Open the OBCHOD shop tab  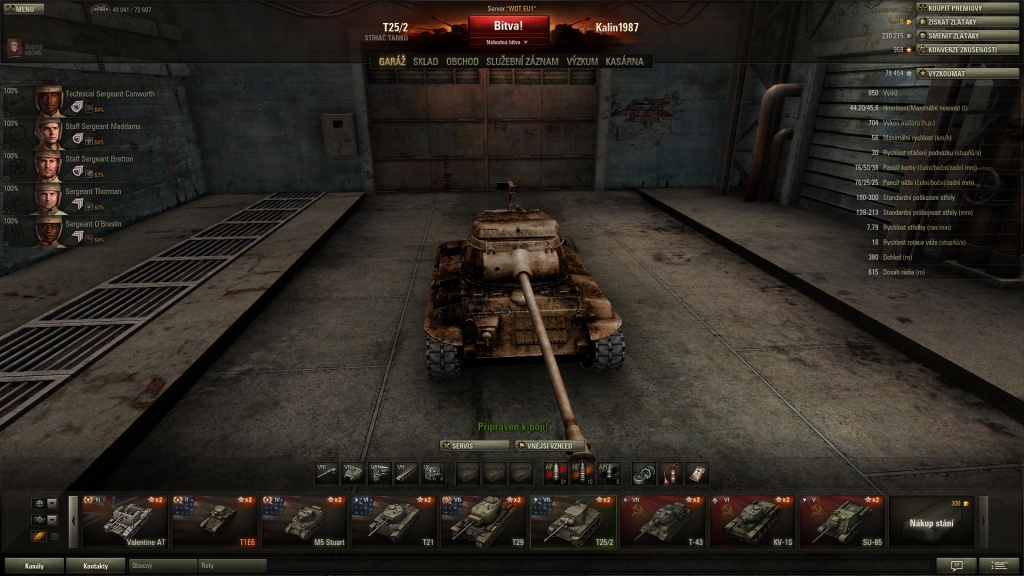(x=462, y=61)
